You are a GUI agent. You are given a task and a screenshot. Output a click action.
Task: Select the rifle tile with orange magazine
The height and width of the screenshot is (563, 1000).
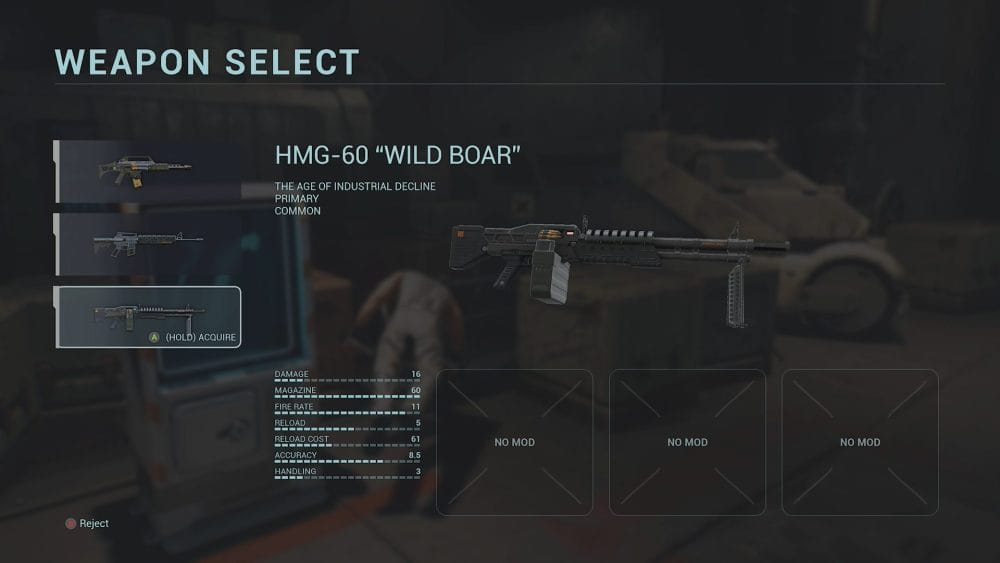[148, 171]
